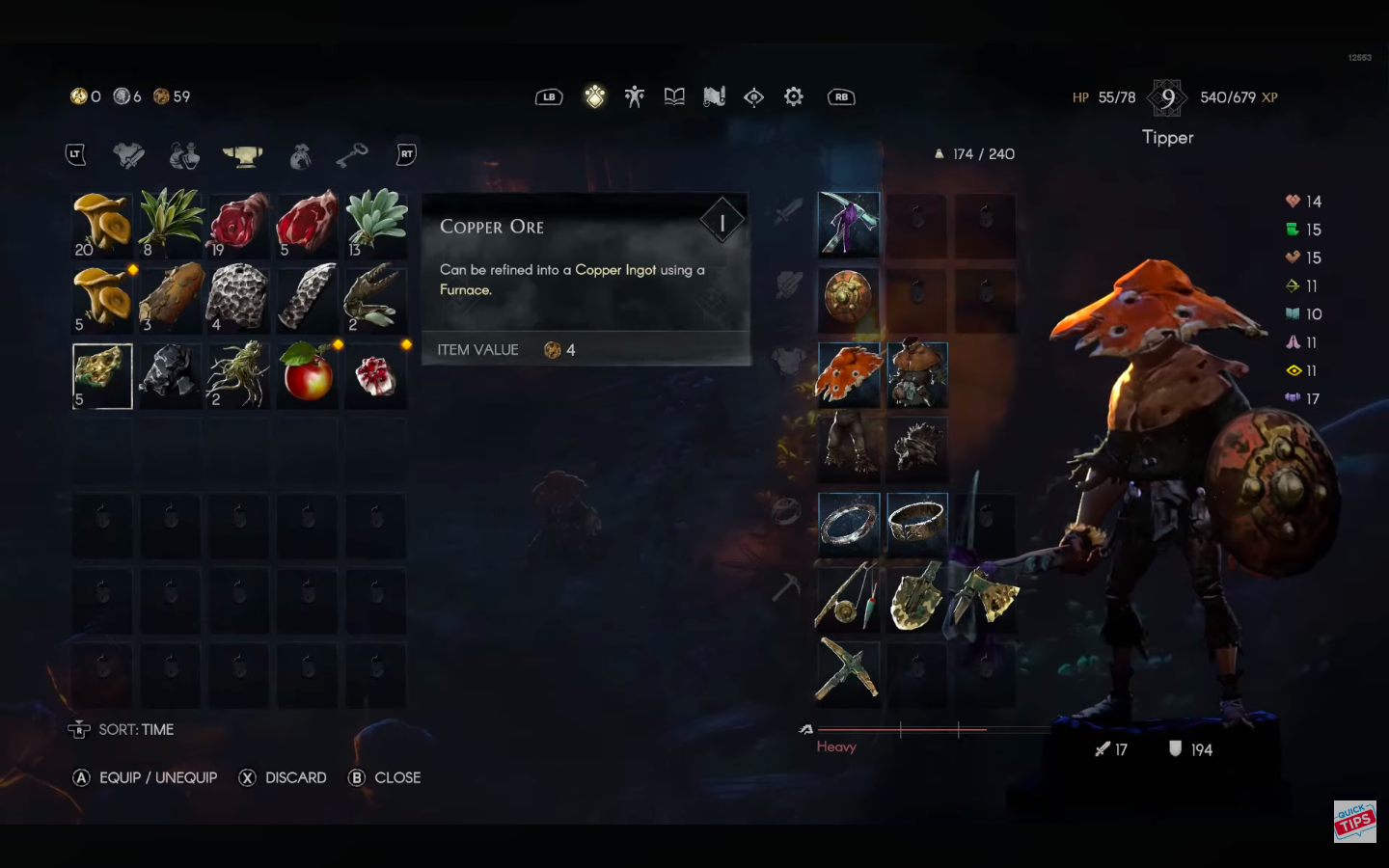Select the apple in the inventory grid
The height and width of the screenshot is (868, 1389).
[x=307, y=375]
